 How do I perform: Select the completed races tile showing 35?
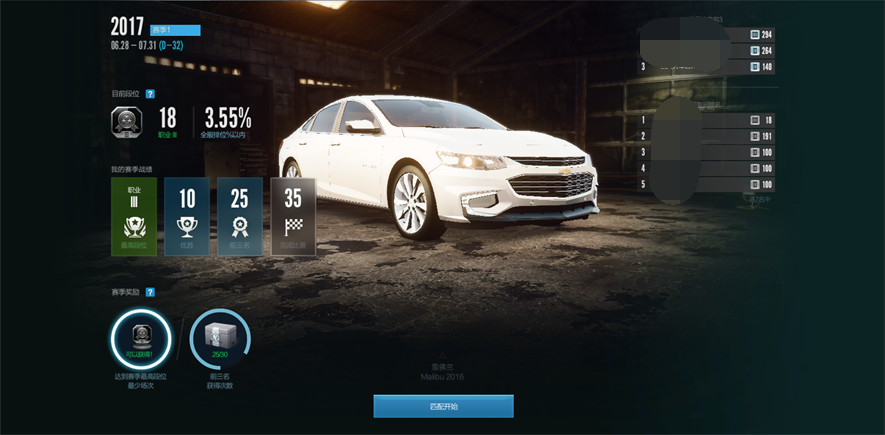tap(293, 217)
